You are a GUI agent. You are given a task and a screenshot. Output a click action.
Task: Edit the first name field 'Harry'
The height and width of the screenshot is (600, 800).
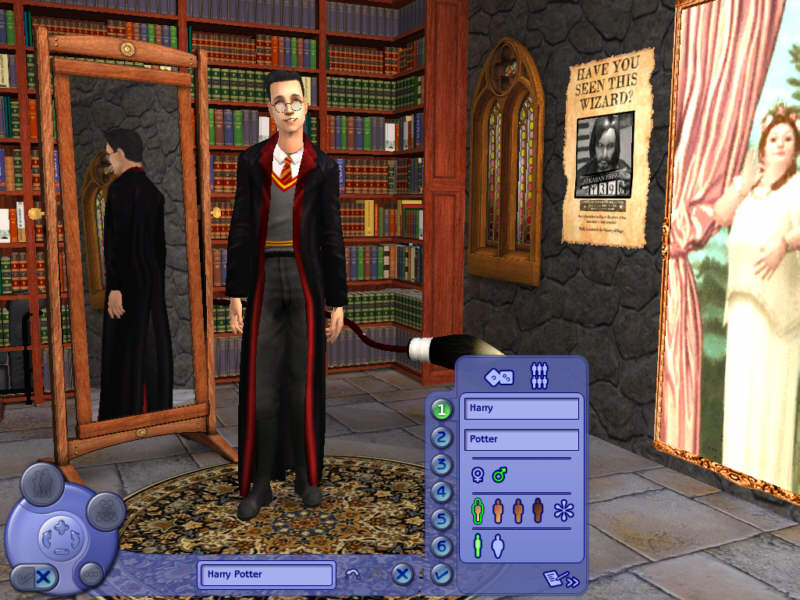520,409
